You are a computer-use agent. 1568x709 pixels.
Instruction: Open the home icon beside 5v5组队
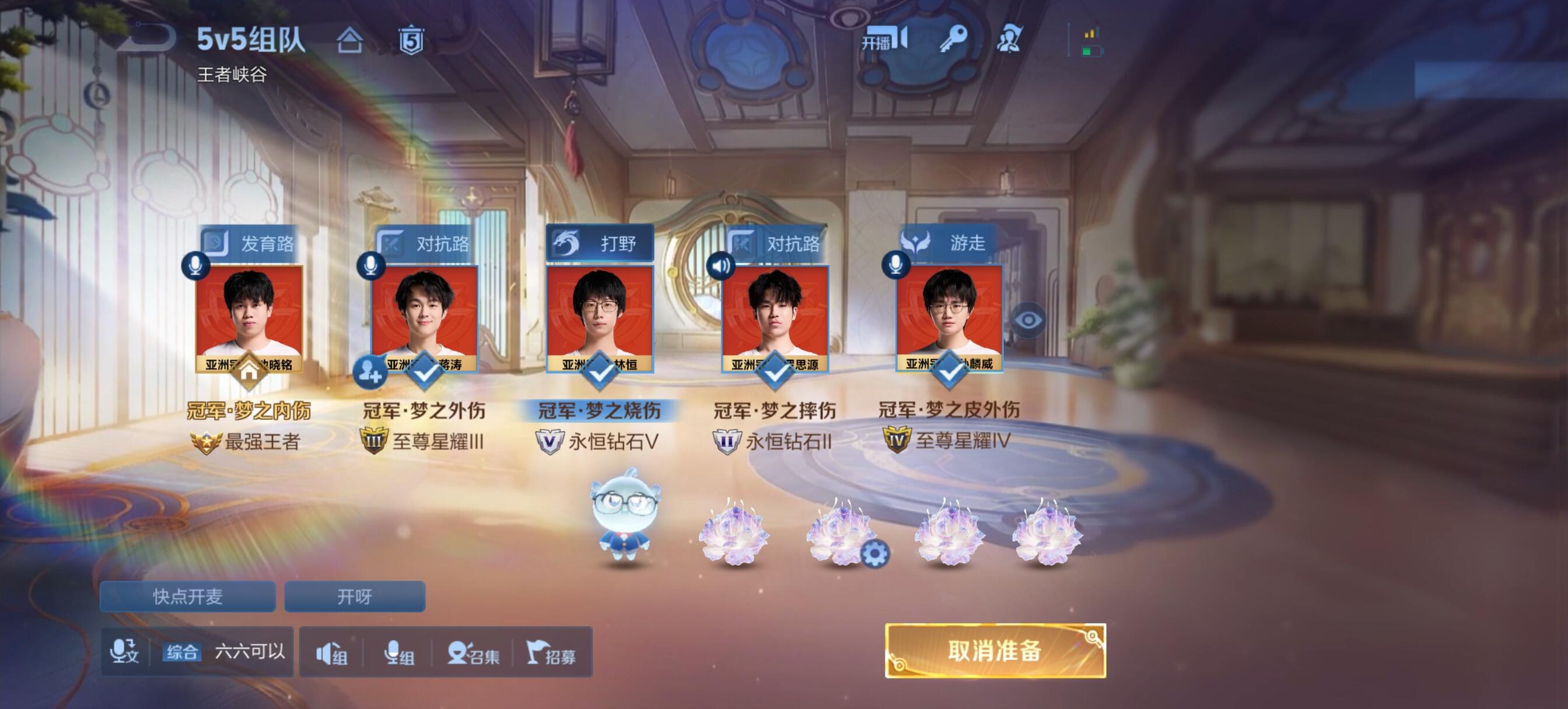coord(349,41)
